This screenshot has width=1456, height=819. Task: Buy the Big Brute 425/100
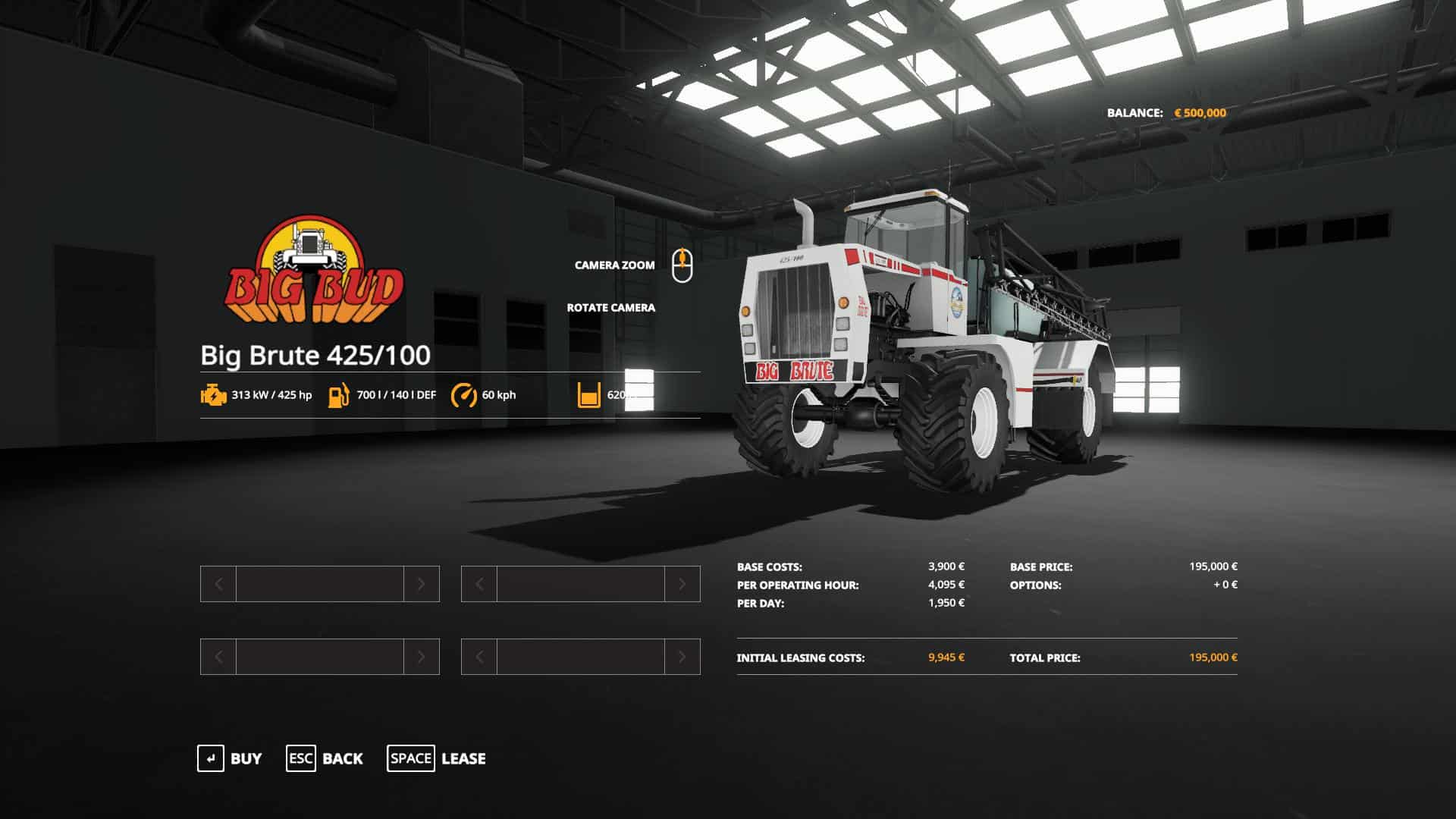click(x=230, y=758)
